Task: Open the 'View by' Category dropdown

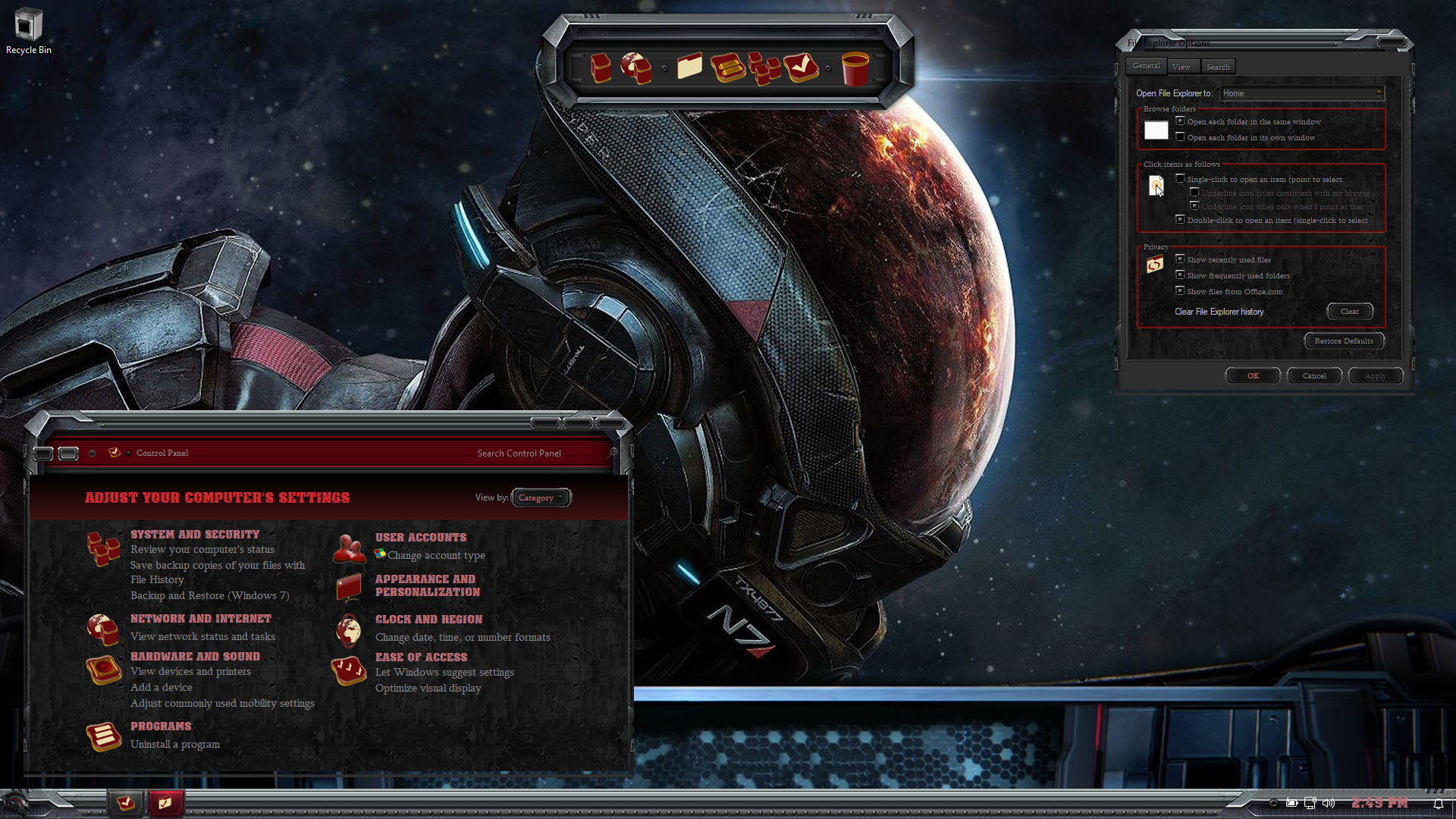Action: (541, 497)
